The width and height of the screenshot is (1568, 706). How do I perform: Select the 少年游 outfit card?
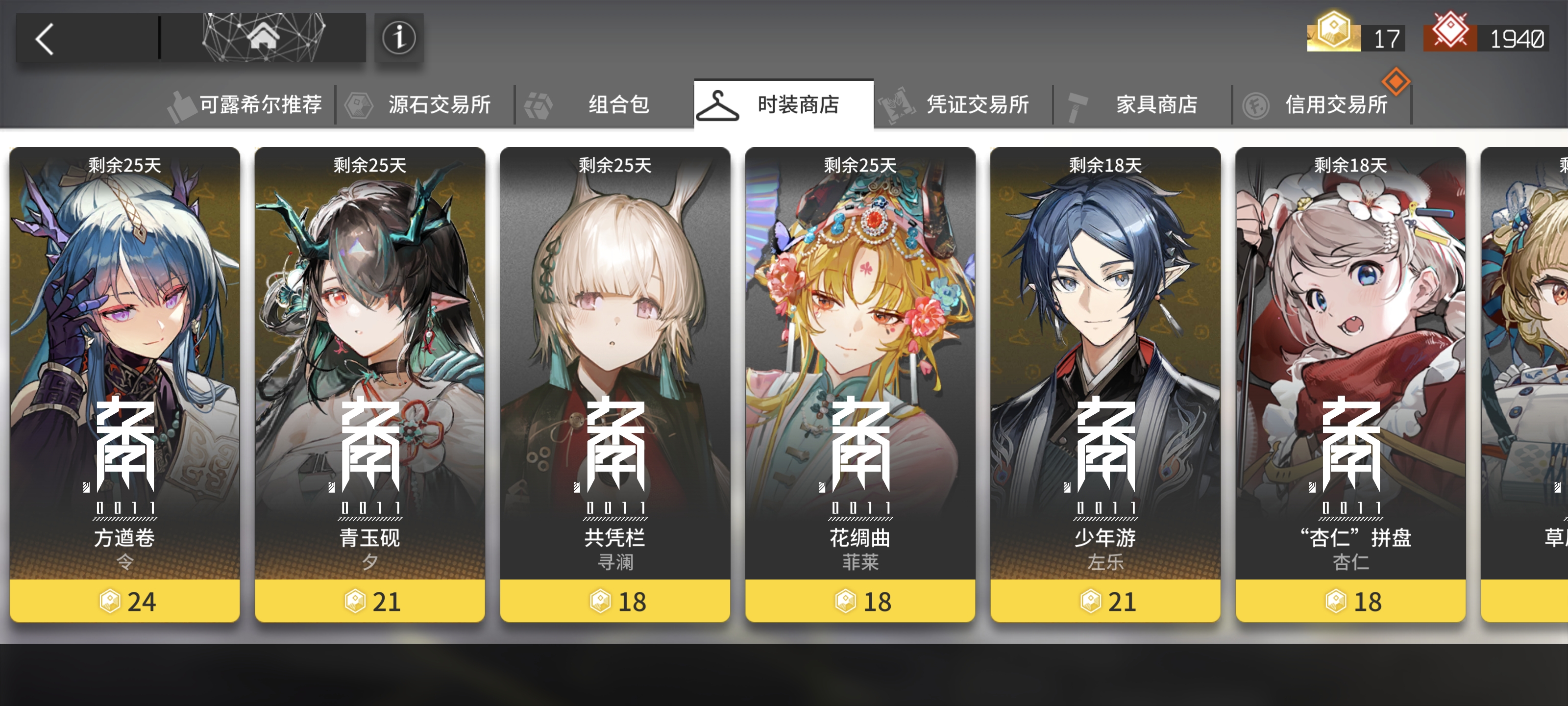(1105, 384)
